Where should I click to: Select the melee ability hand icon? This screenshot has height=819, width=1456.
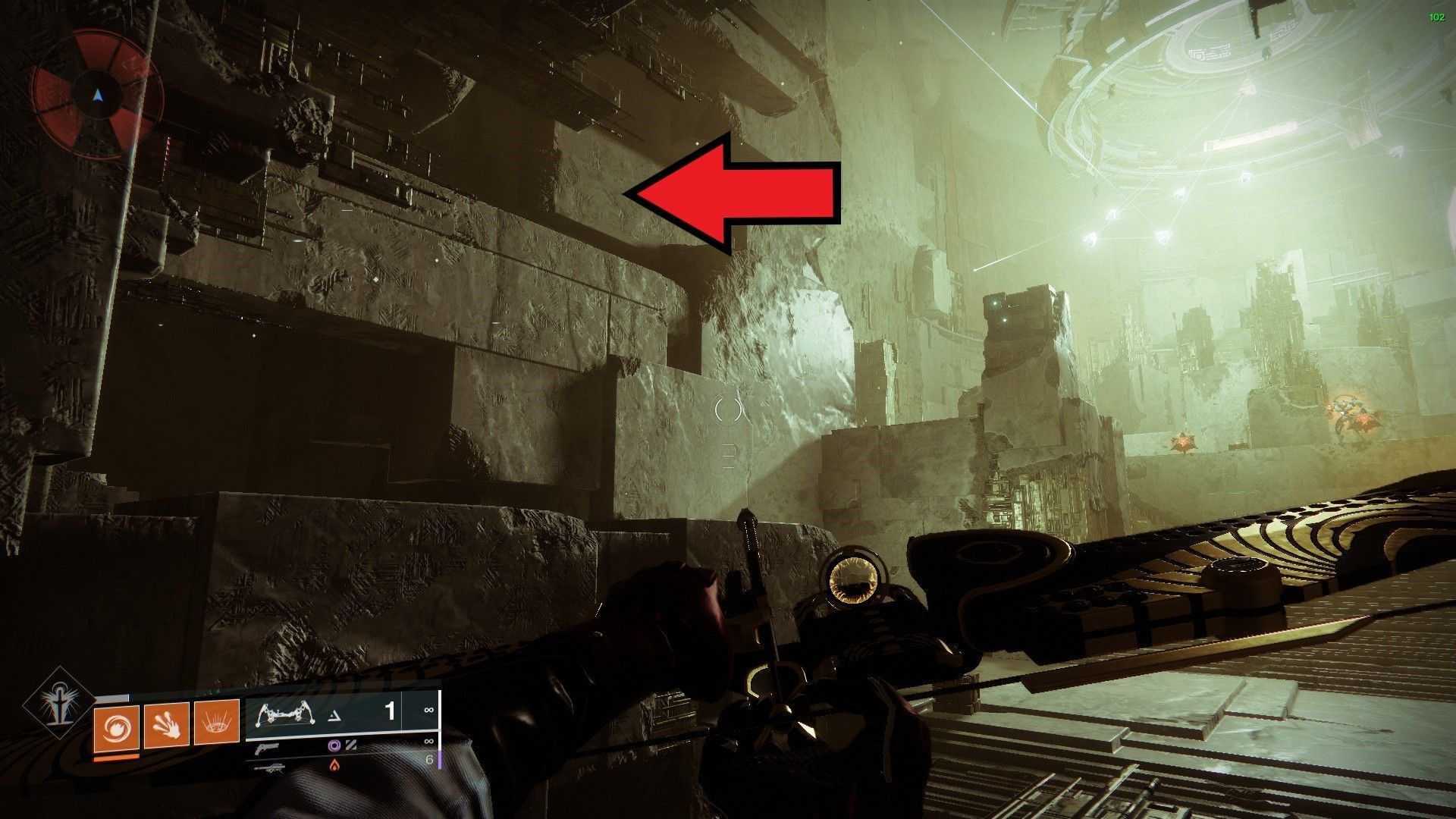click(x=166, y=725)
